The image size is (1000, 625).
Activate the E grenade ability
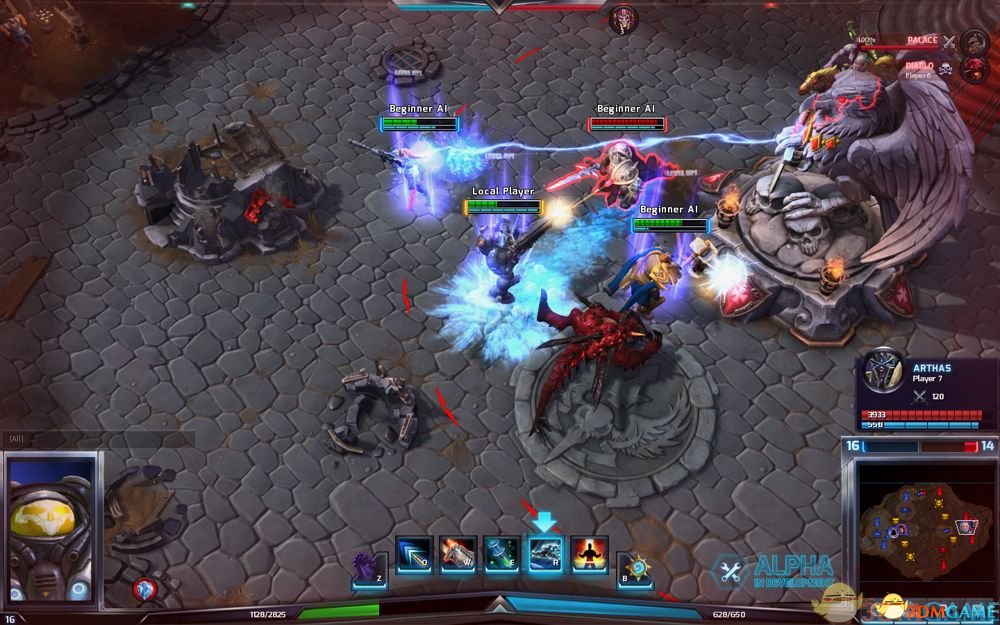coord(501,555)
